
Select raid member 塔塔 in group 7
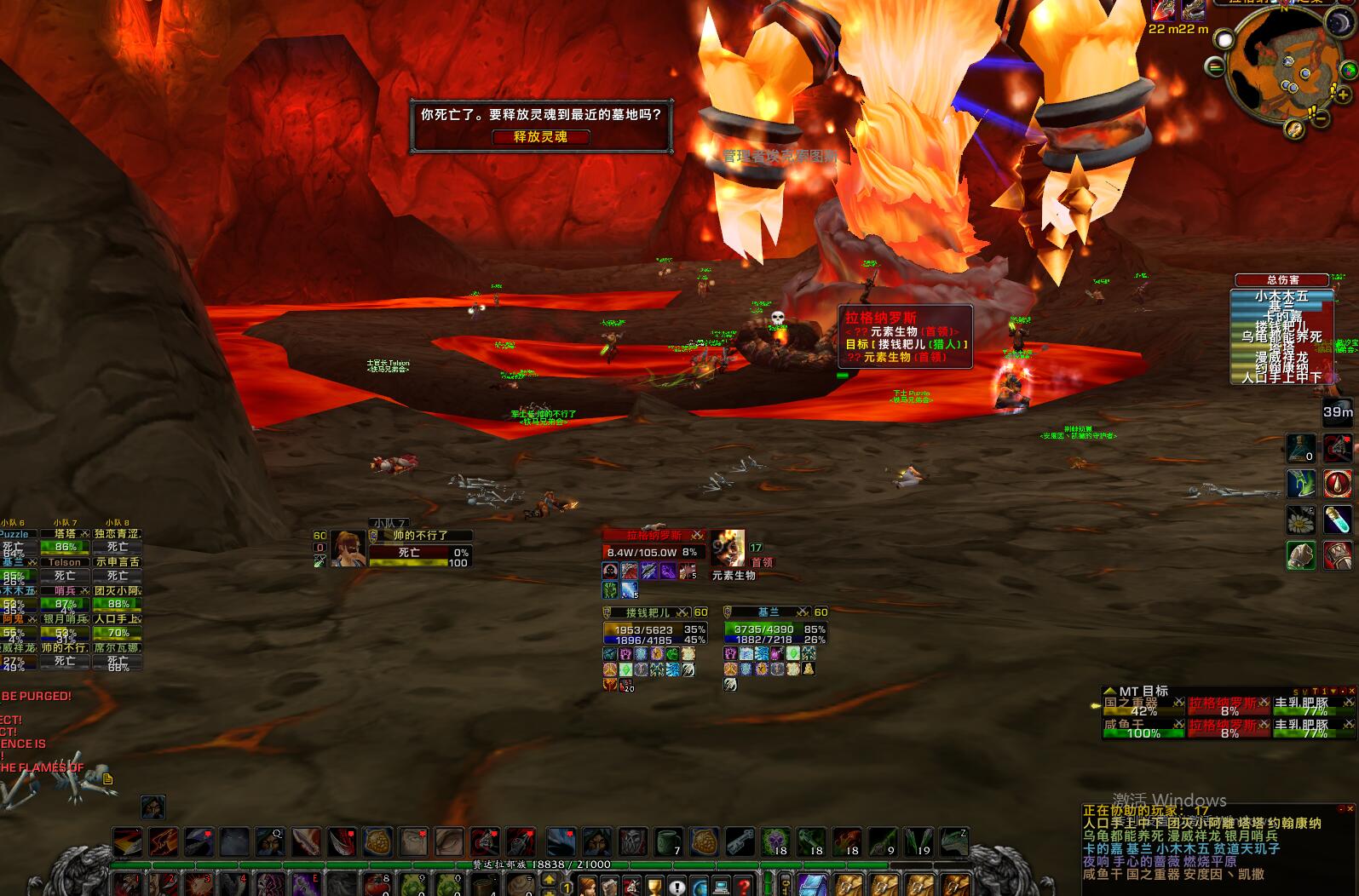pos(66,535)
